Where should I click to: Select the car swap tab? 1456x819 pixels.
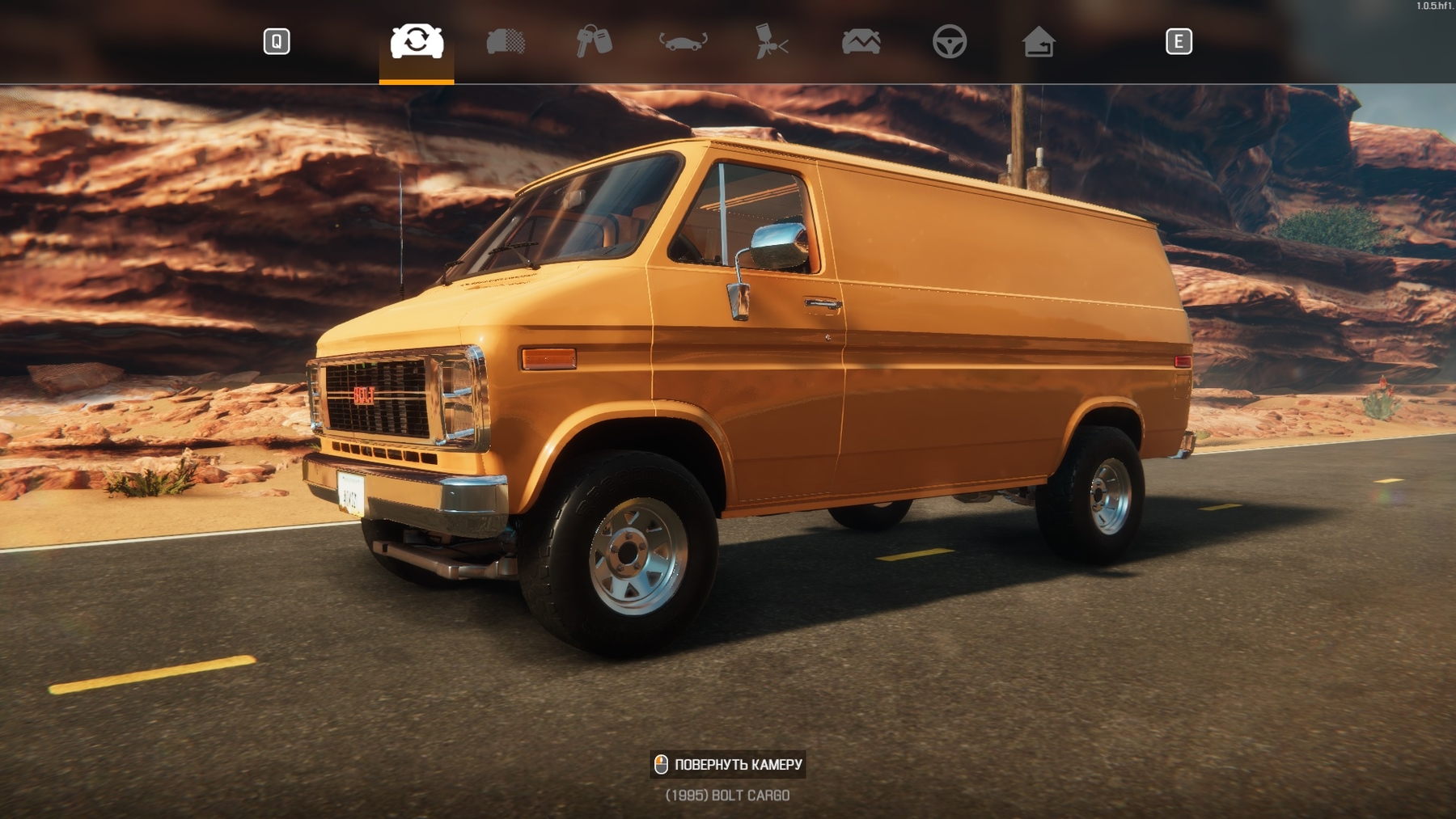coord(417,41)
